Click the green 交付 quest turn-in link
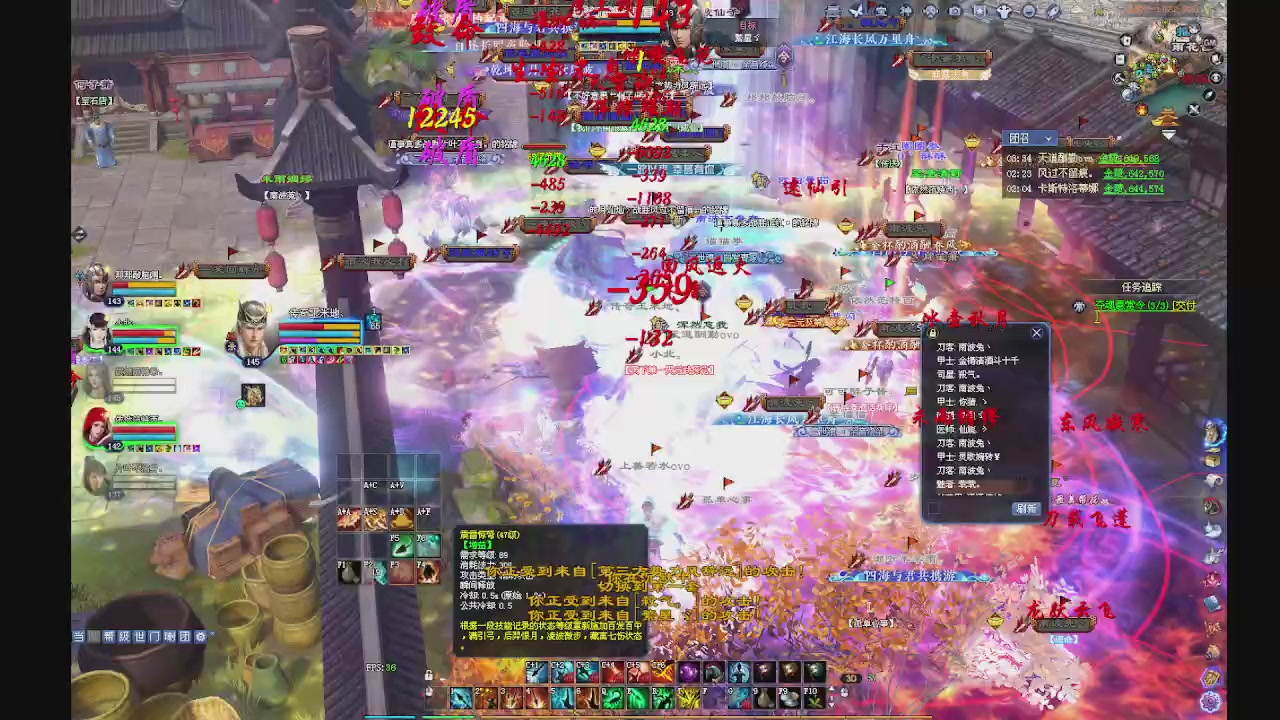 pyautogui.click(x=1183, y=305)
